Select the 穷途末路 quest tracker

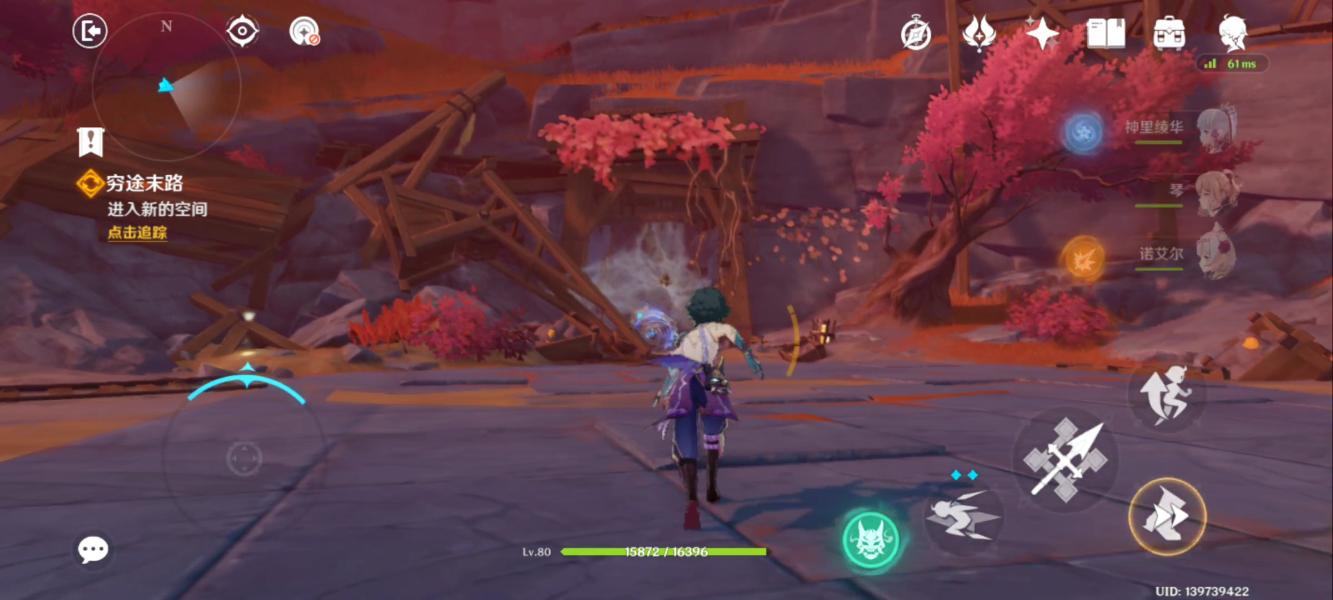(145, 183)
